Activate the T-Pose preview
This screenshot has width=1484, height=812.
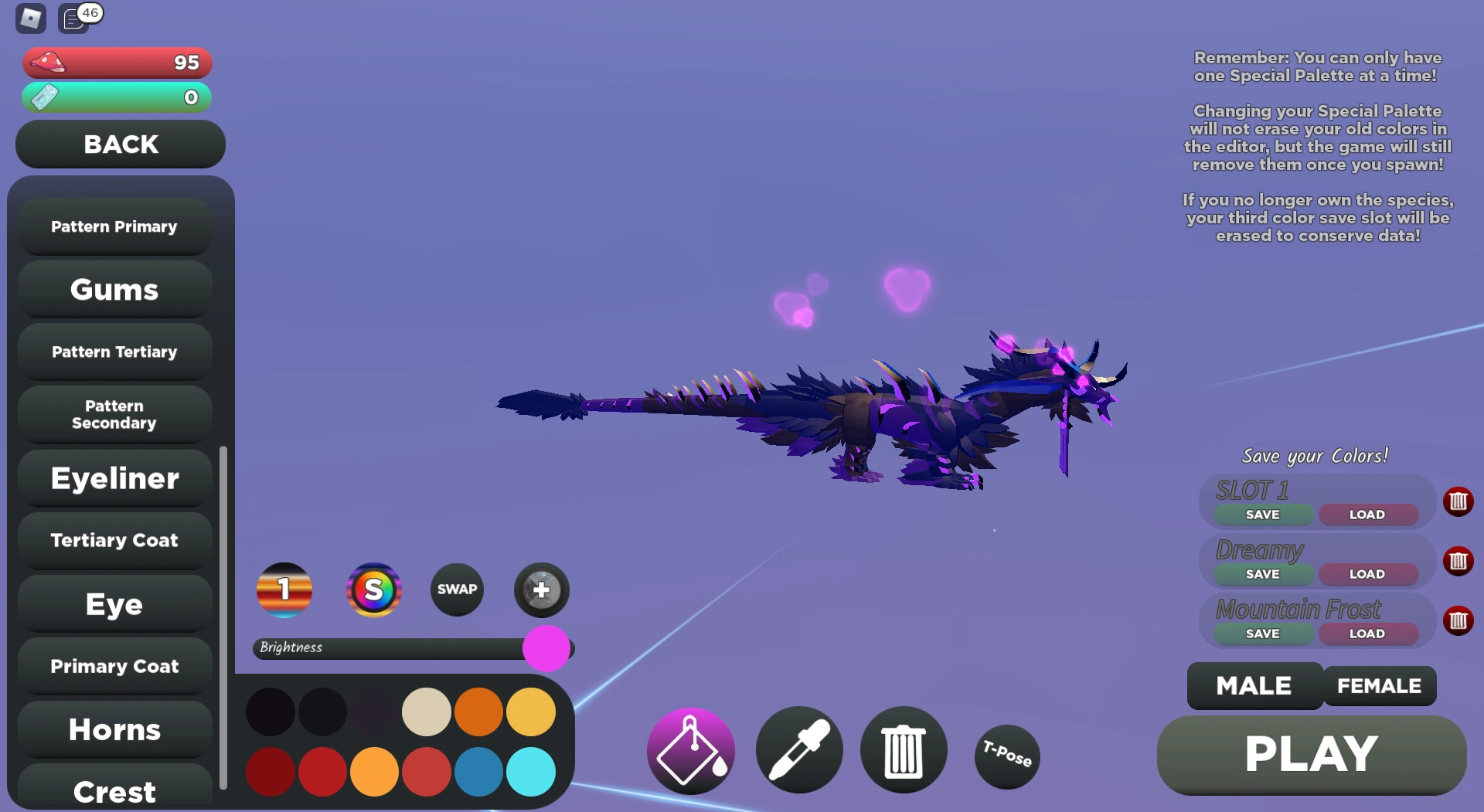point(1006,757)
